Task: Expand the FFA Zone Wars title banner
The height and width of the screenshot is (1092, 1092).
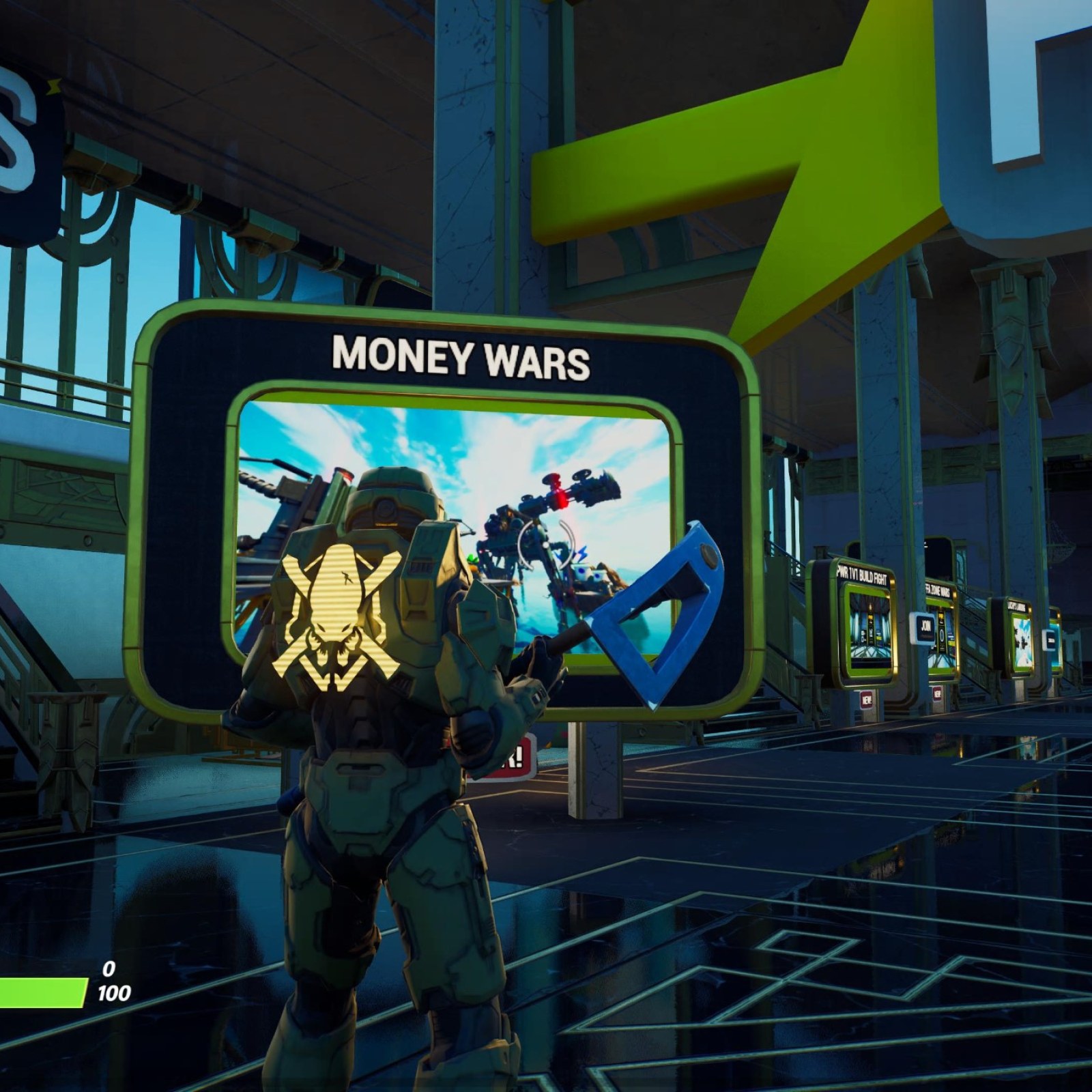Action: (x=938, y=590)
